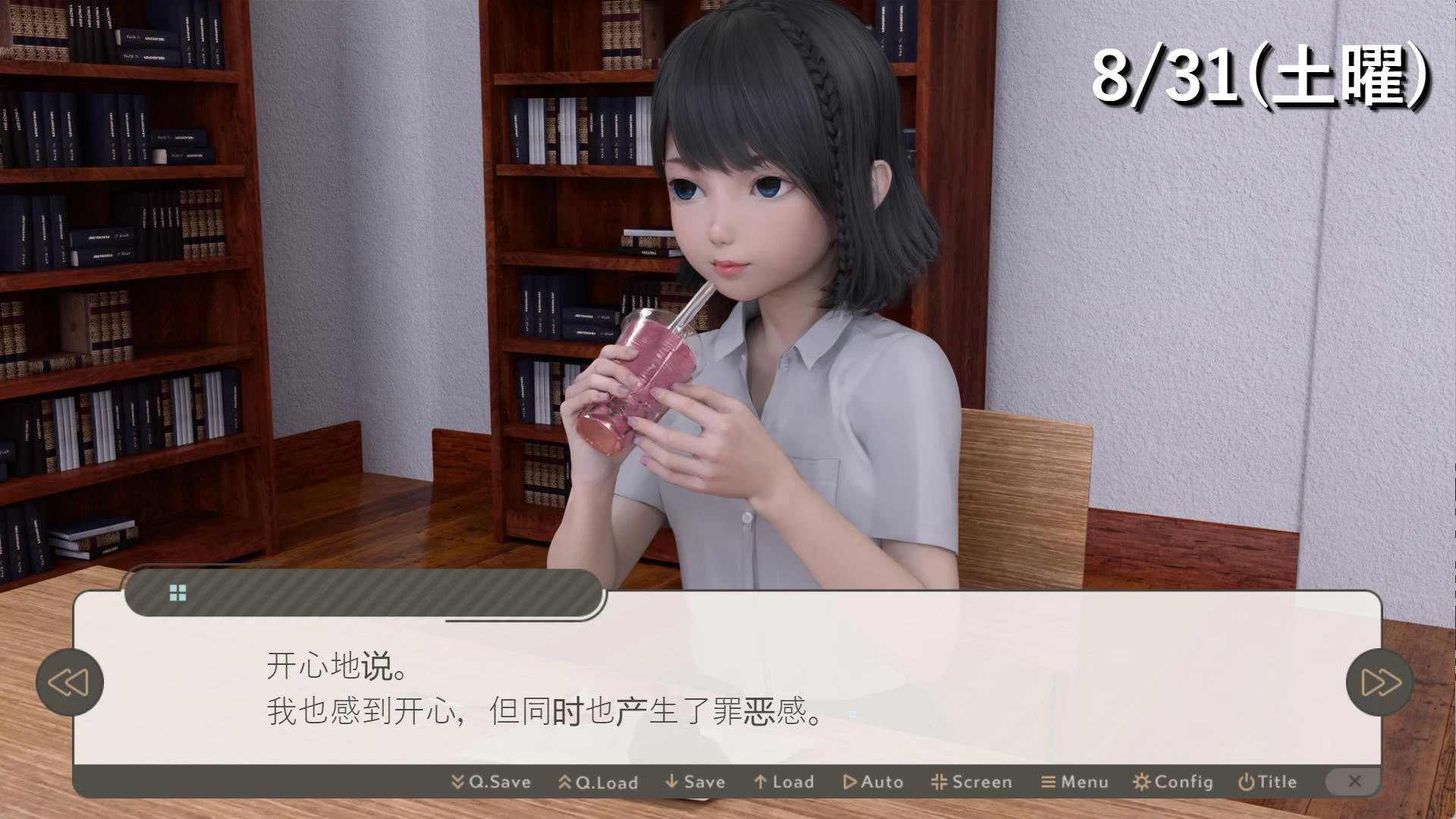
Task: Quick load with the Q.Load button
Action: tap(598, 782)
